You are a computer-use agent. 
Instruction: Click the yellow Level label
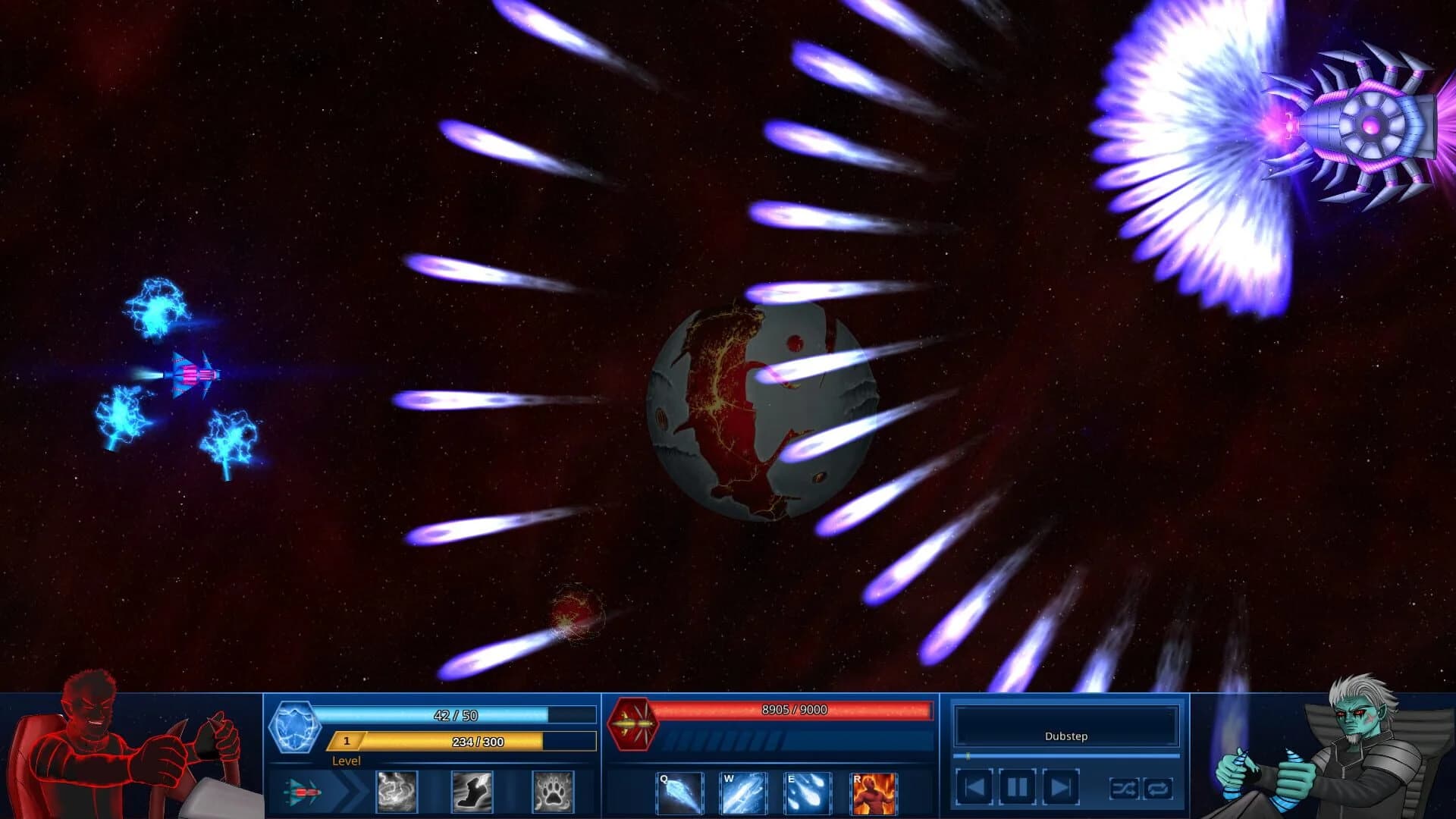tap(347, 761)
